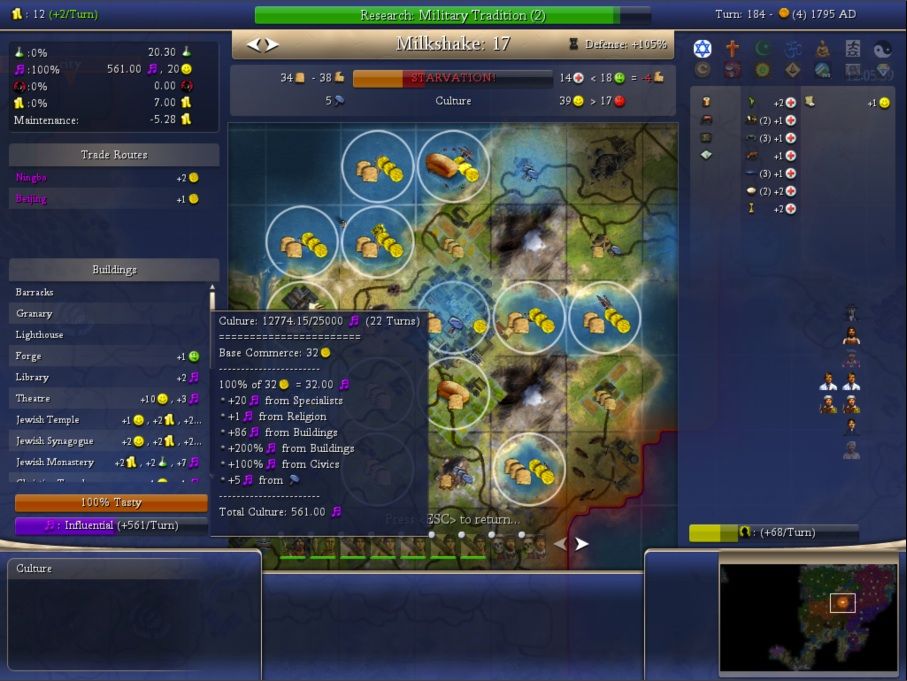Screen dimensions: 907x681
Task: Click the Influential culture level bar
Action: pos(111,525)
